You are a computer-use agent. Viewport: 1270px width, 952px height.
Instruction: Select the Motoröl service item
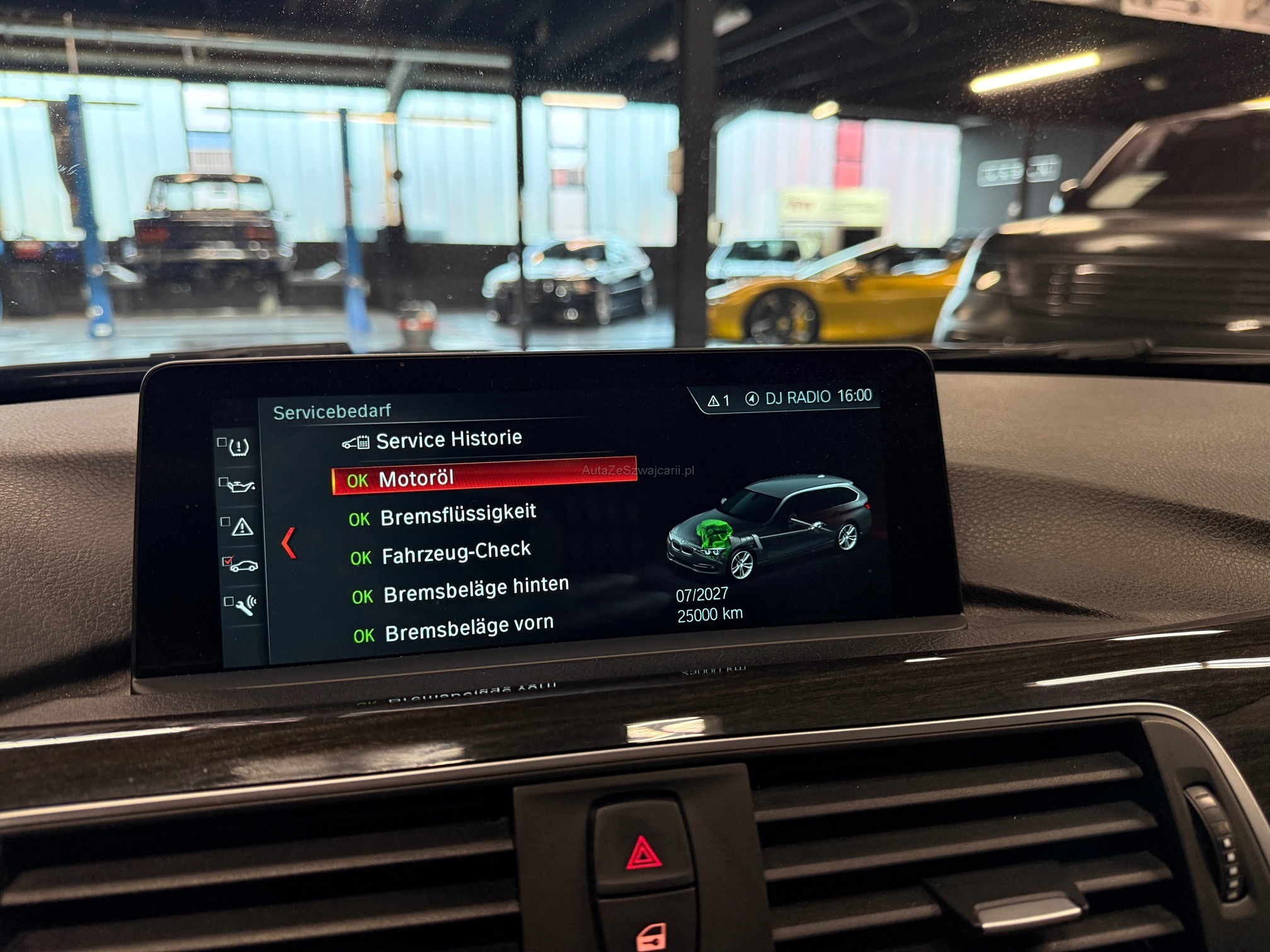(x=416, y=479)
